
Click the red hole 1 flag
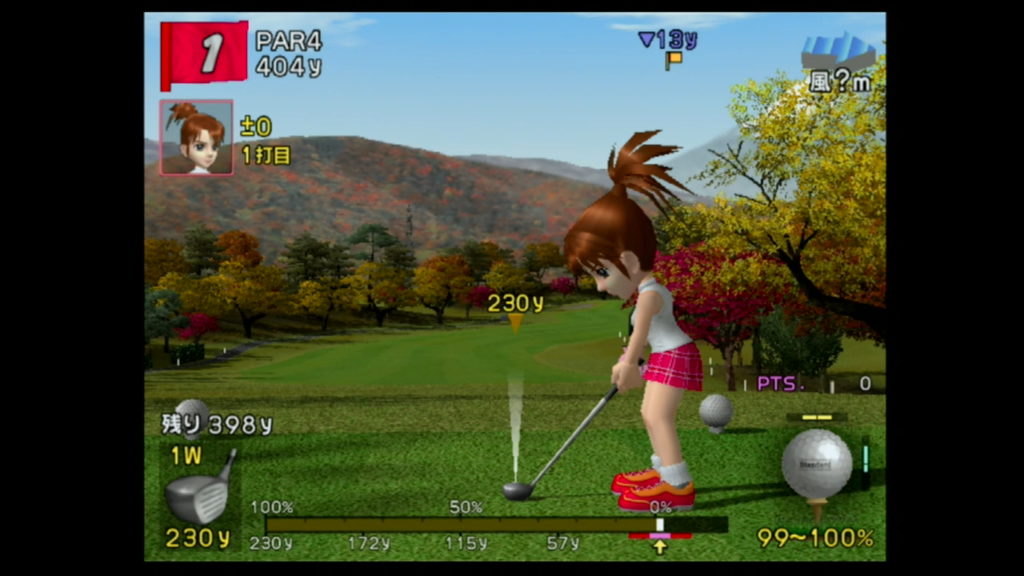tap(205, 54)
